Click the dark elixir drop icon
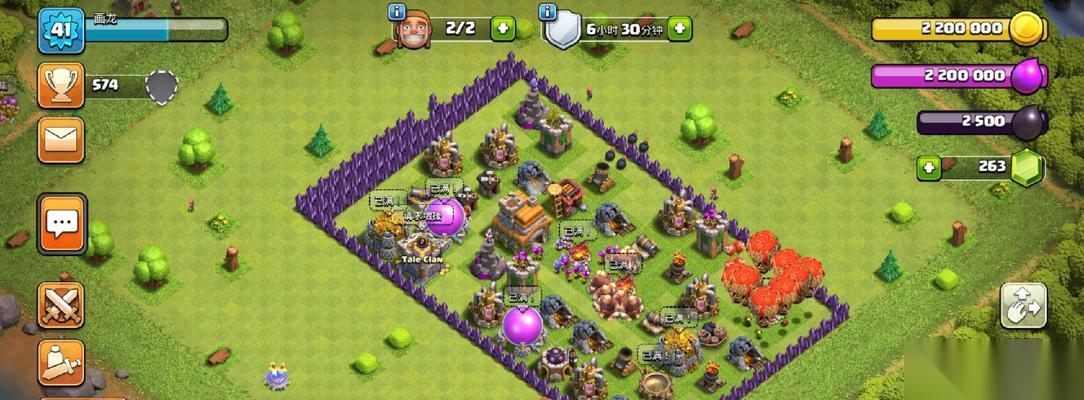Screen dimensions: 1084x400 (x=1028, y=122)
